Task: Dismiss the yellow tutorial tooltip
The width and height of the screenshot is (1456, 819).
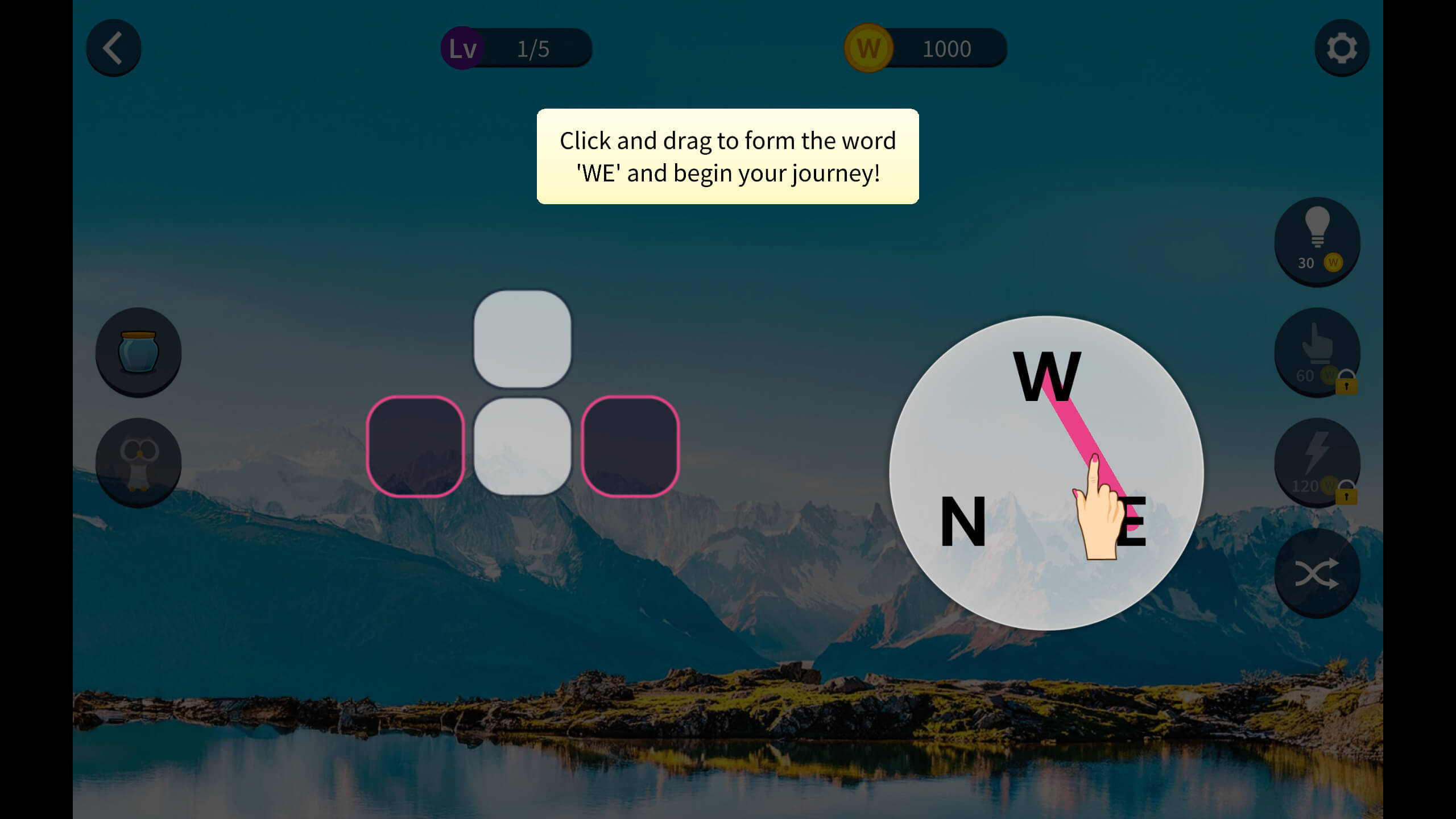Action: 727,157
